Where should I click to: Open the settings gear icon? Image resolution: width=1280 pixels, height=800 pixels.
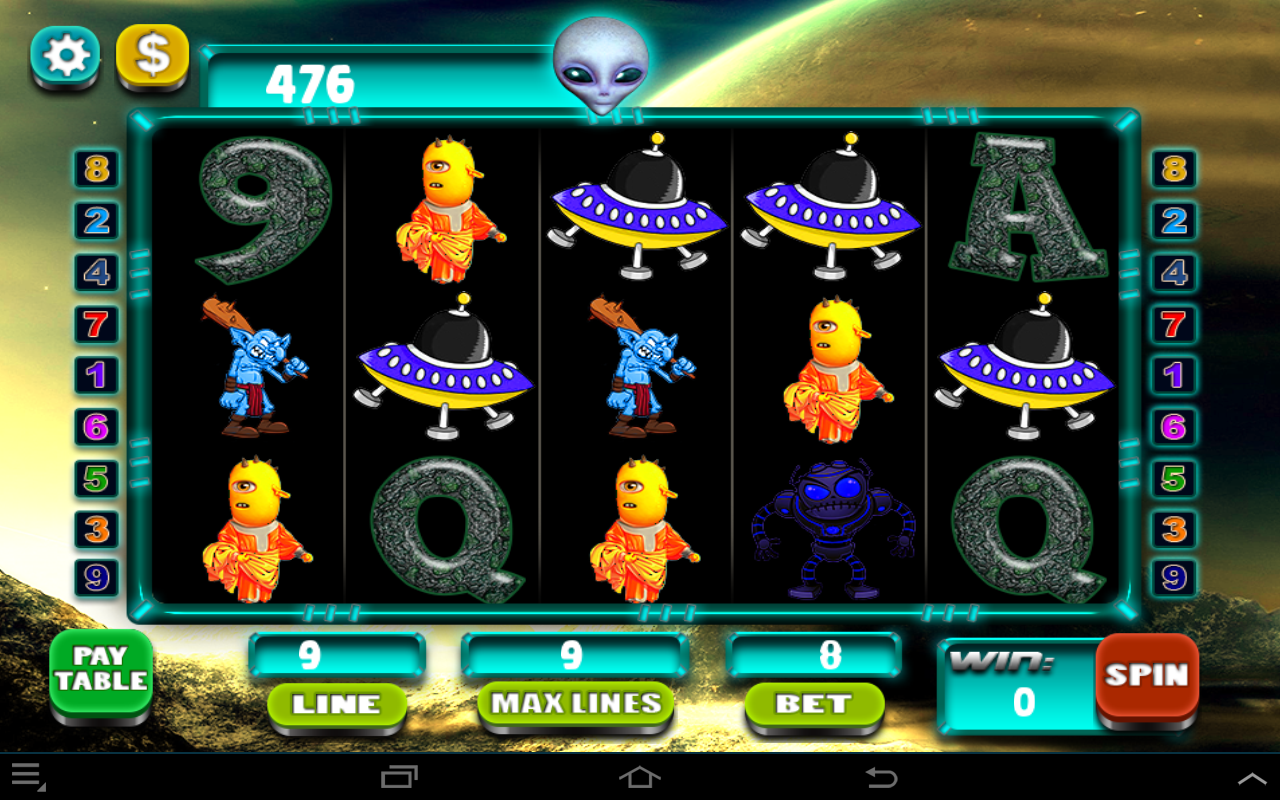click(64, 57)
